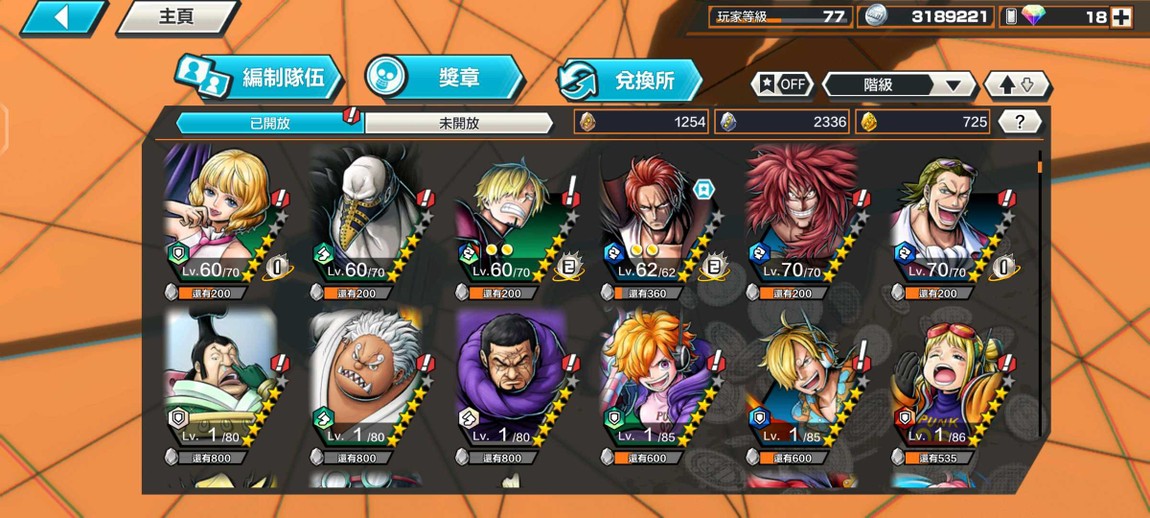This screenshot has height=518, width=1150.
Task: Switch to the 已開放 unlocked tab
Action: pyautogui.click(x=270, y=123)
